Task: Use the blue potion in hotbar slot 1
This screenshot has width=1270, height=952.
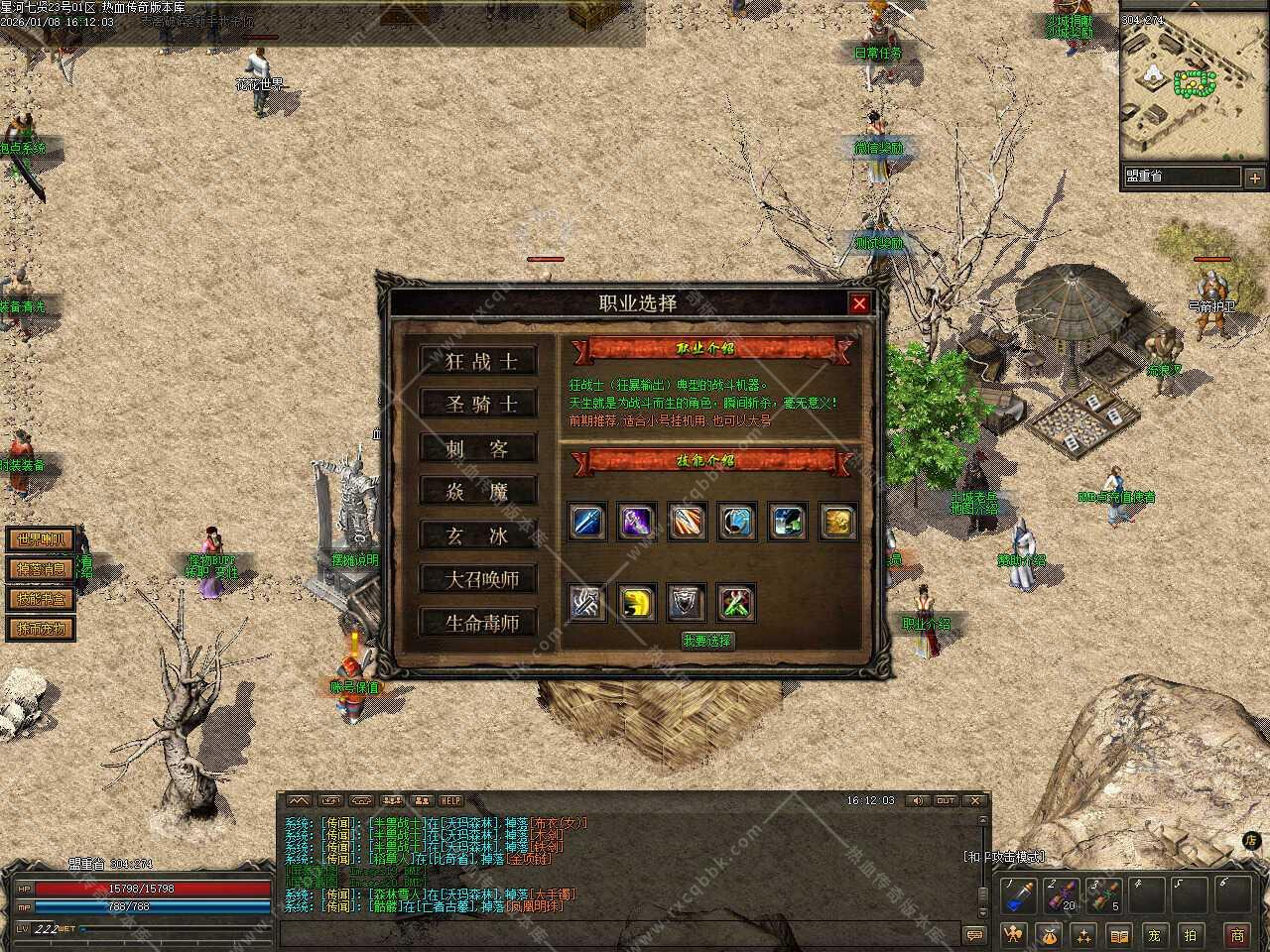Action: click(1017, 896)
